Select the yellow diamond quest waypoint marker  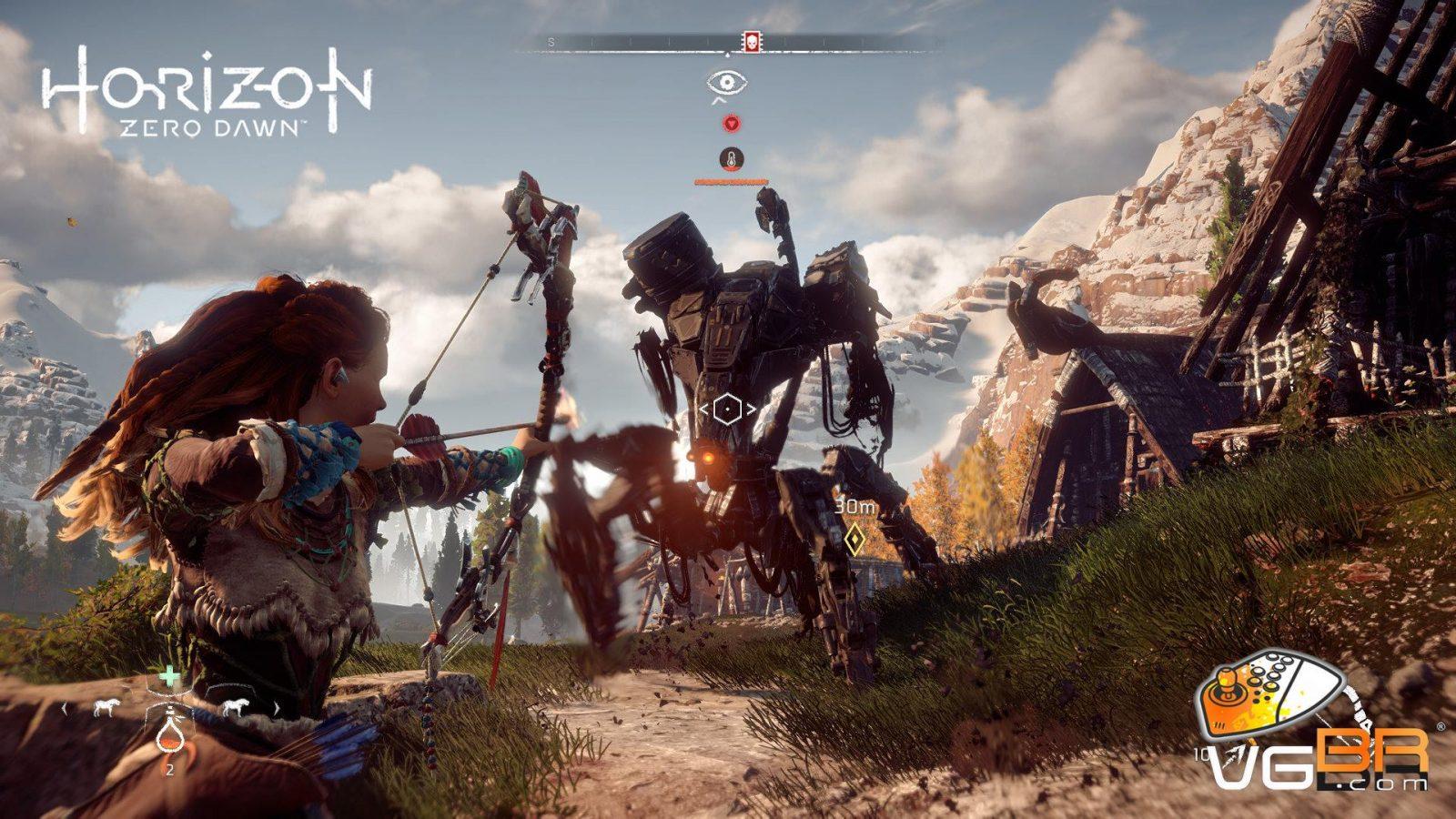[x=854, y=540]
